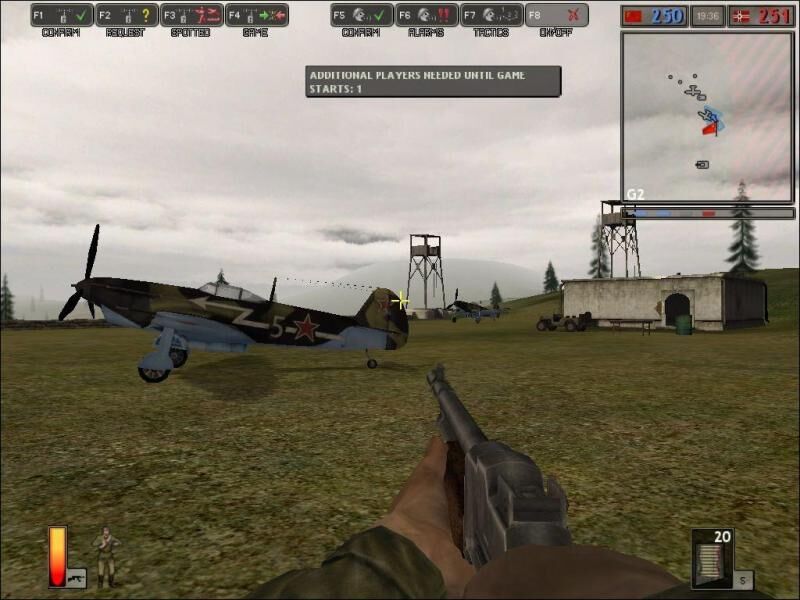
Task: Show the F7 Tactics command menu
Action: pos(492,15)
